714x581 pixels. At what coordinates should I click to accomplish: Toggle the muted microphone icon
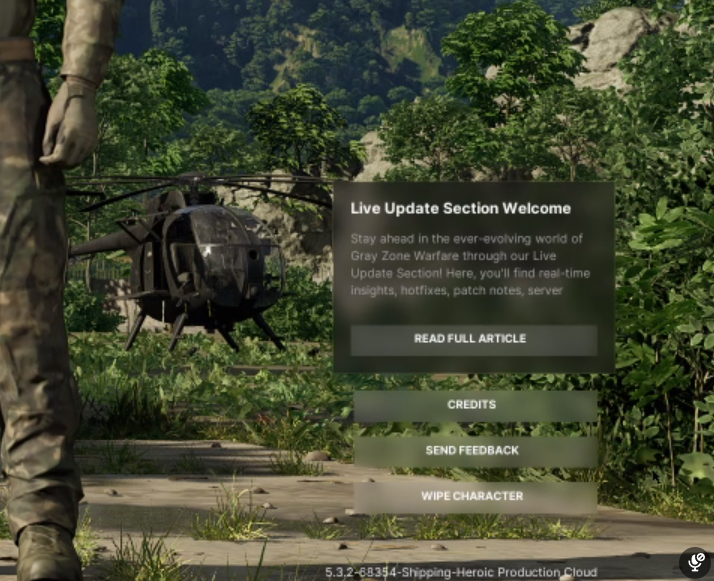pyautogui.click(x=696, y=562)
